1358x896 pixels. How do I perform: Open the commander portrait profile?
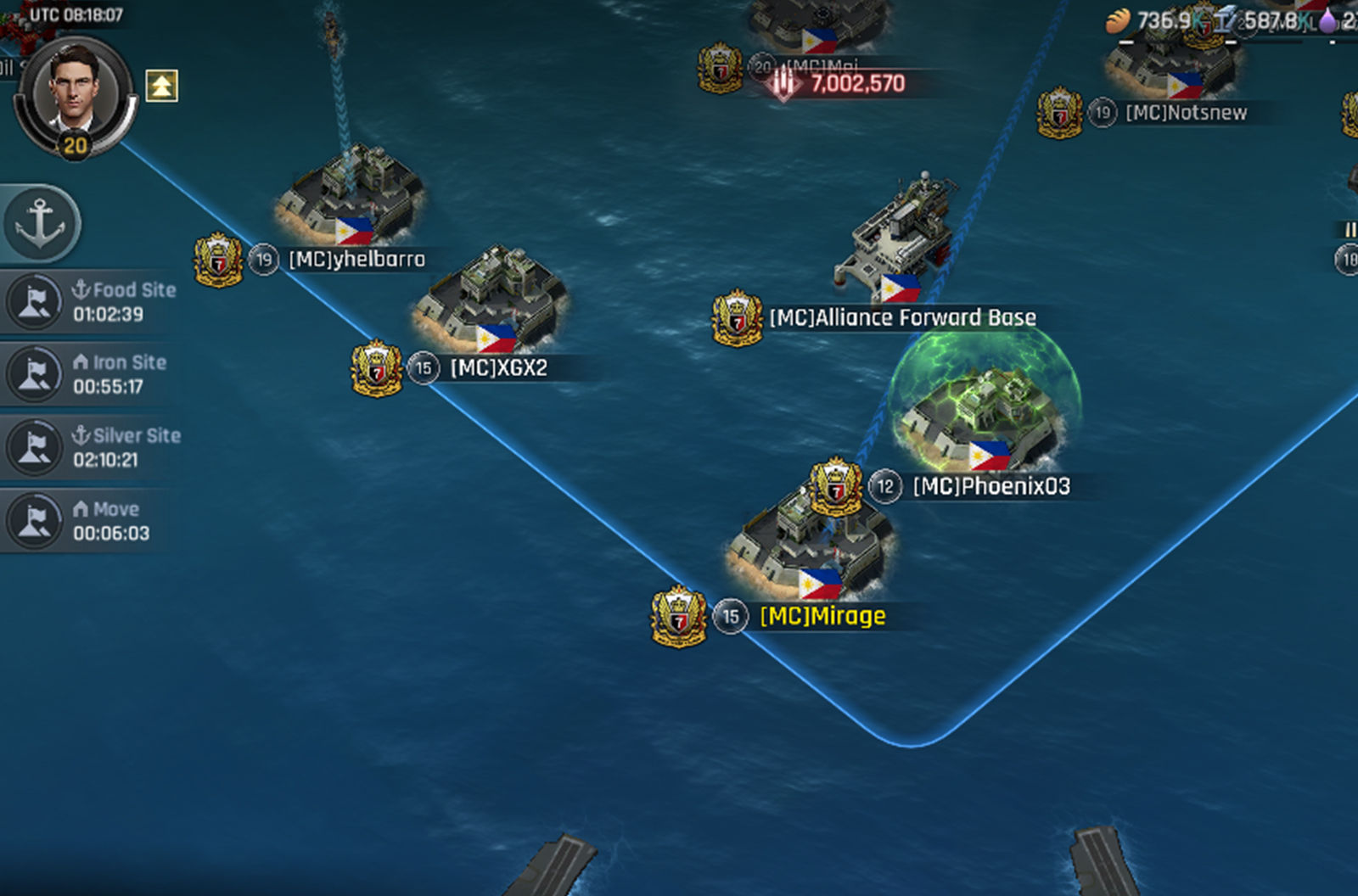75,93
